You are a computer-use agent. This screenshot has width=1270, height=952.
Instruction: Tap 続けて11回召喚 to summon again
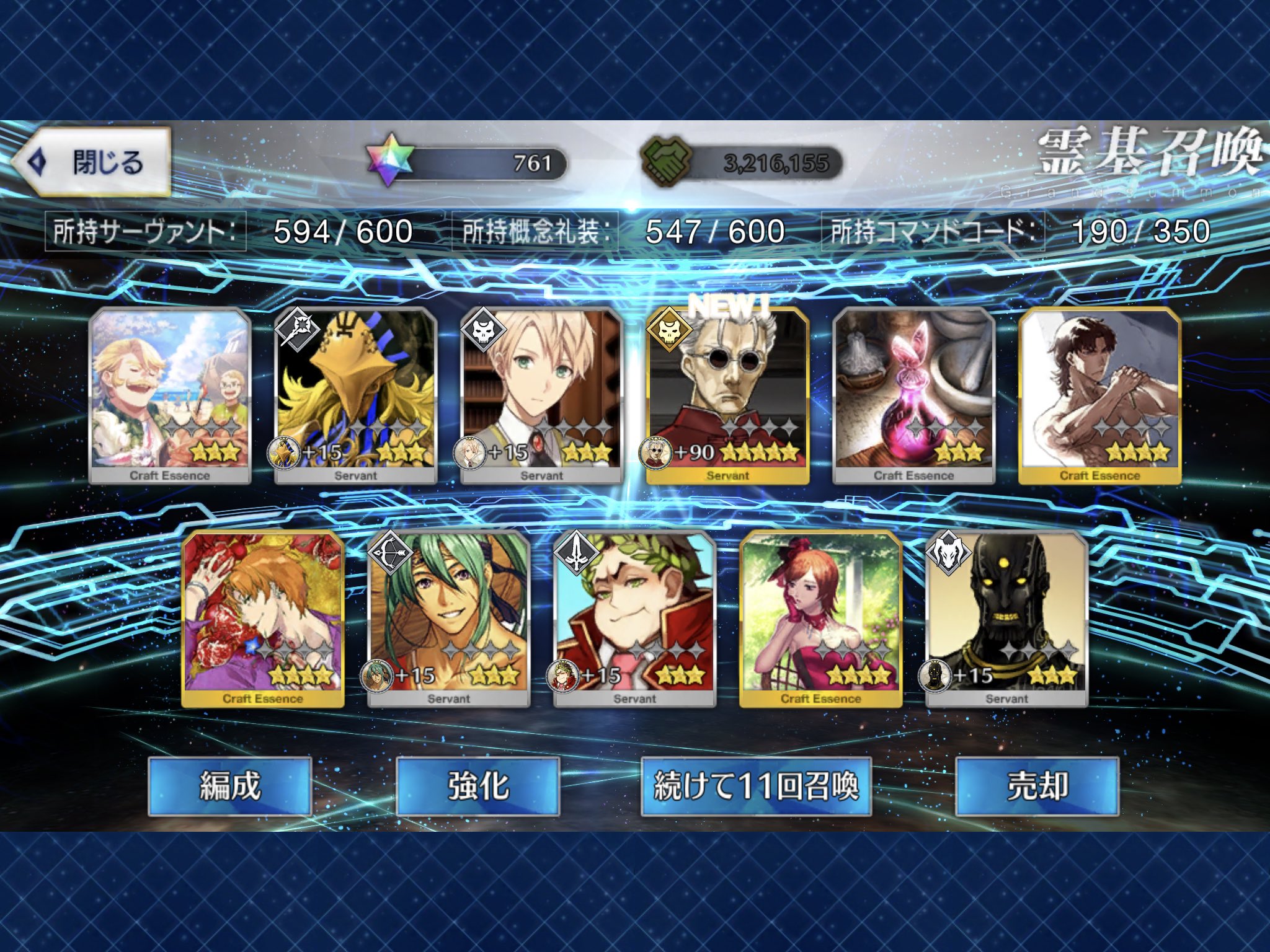(756, 786)
